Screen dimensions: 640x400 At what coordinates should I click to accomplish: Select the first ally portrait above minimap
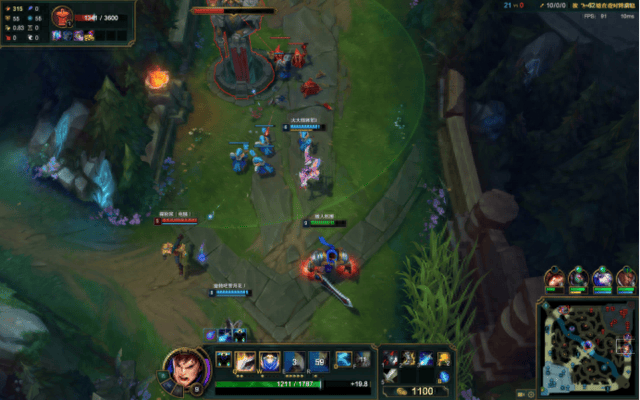(x=553, y=279)
